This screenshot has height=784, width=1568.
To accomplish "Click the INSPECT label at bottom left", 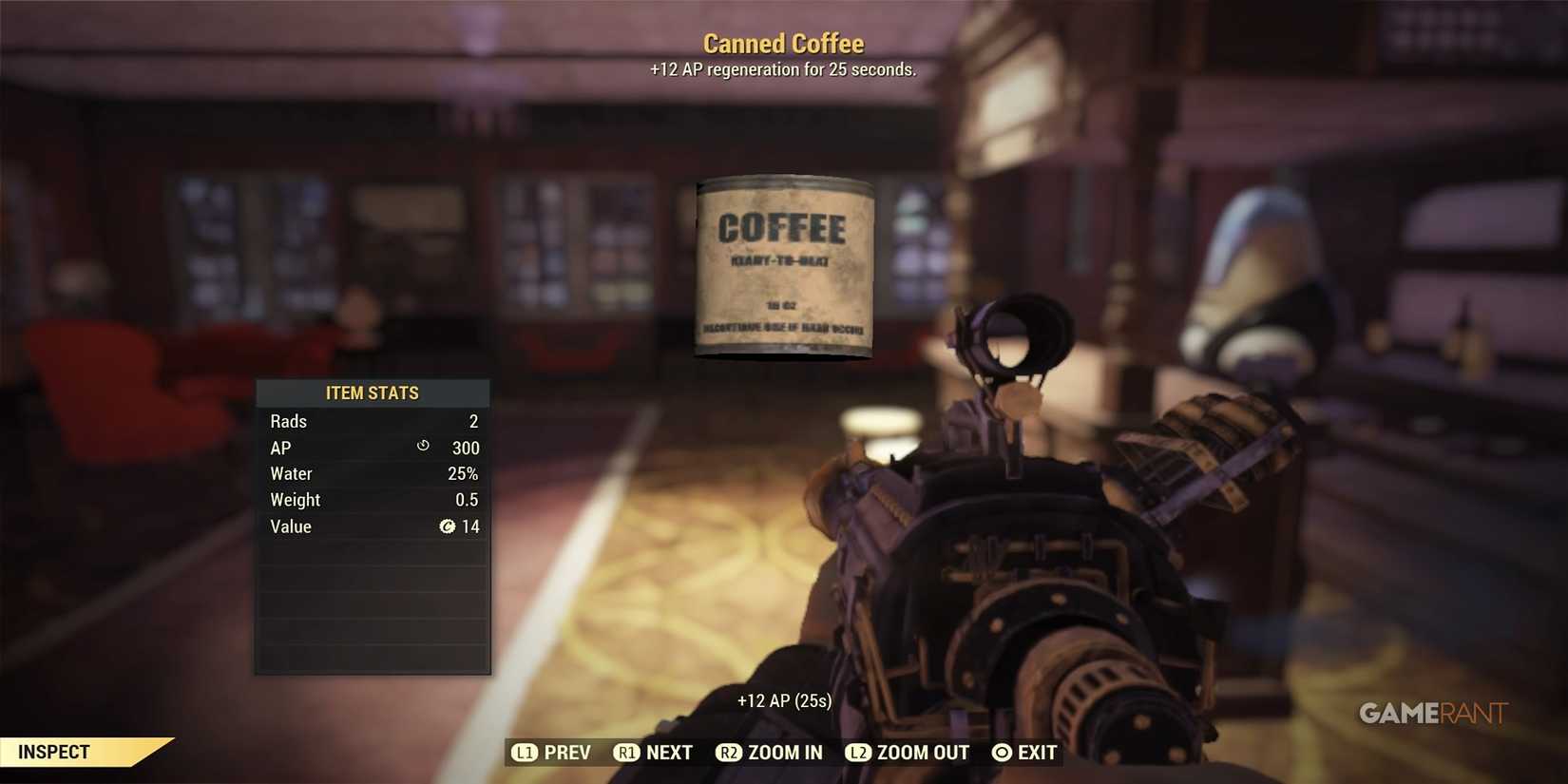I will (54, 751).
